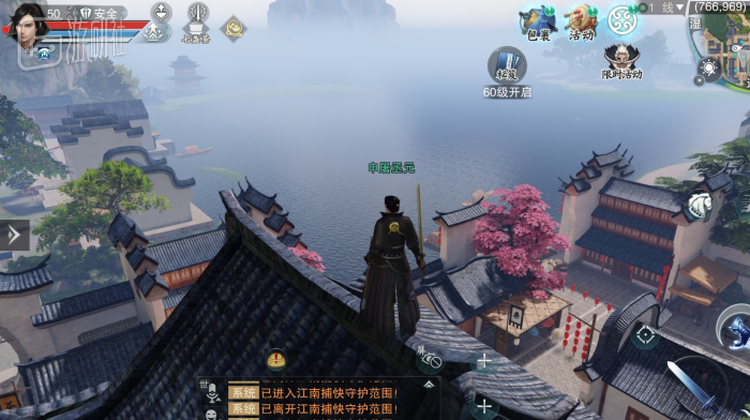This screenshot has height=420, width=750.
Task: Open the 限时活动 limited-time event
Action: (x=622, y=59)
